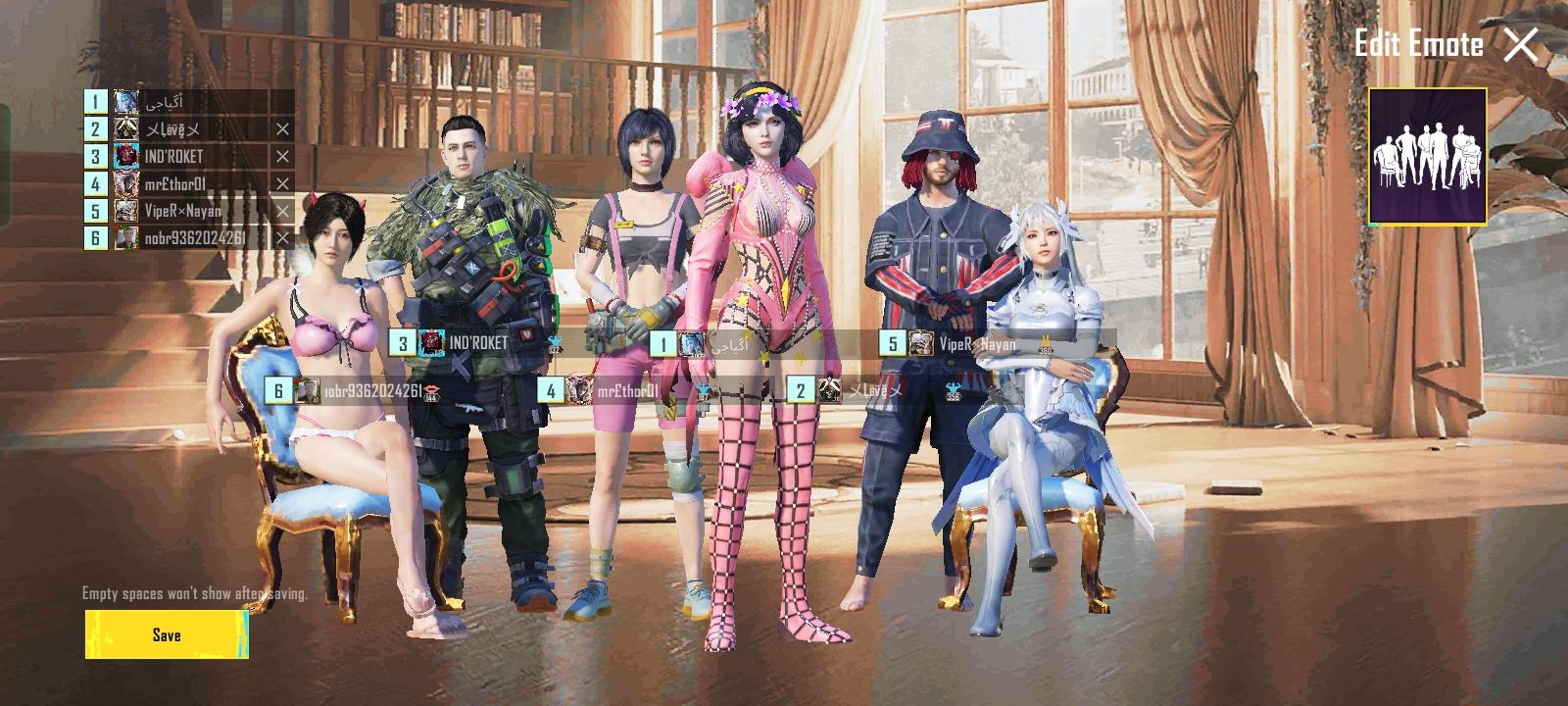Remove IND'ROKET from slot 3
The image size is (1568, 706).
point(284,154)
